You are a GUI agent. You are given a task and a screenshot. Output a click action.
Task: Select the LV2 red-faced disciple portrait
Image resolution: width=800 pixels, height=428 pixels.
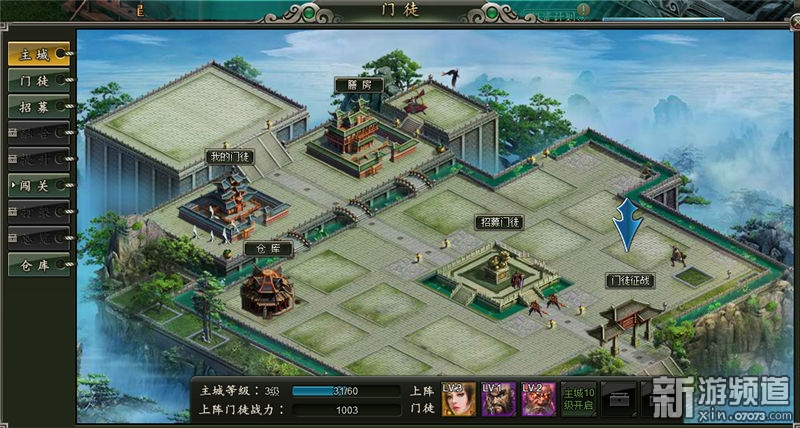[x=538, y=398]
